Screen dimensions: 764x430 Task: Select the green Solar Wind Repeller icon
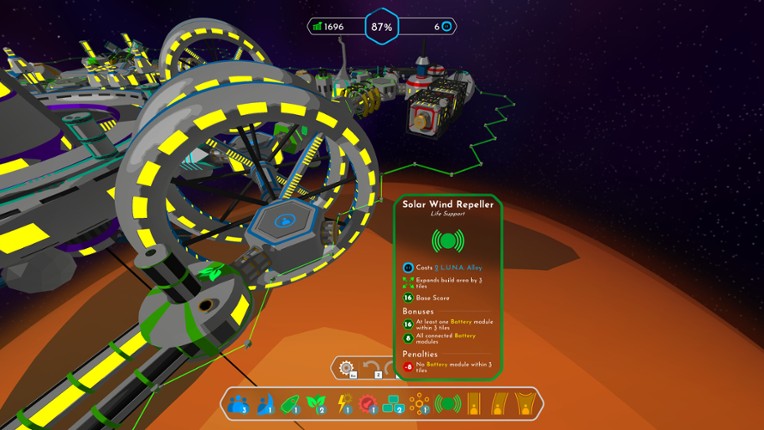(447, 404)
